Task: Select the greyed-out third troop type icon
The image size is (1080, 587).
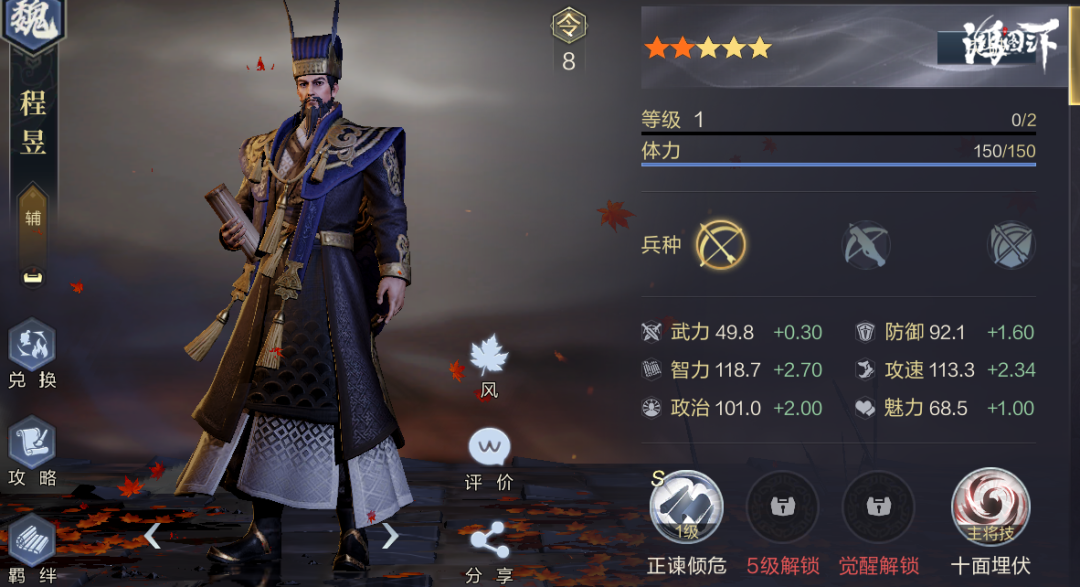Action: pyautogui.click(x=1011, y=244)
